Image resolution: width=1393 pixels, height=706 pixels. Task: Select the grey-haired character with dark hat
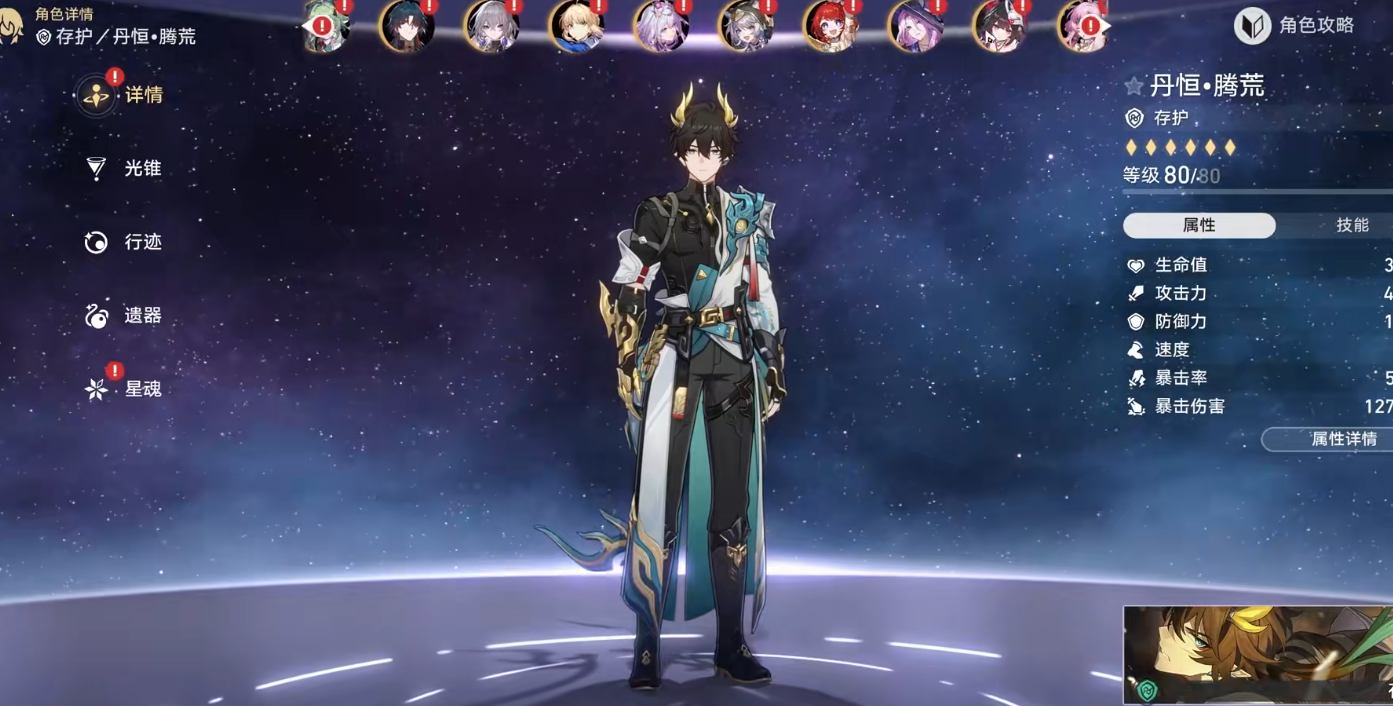(746, 26)
